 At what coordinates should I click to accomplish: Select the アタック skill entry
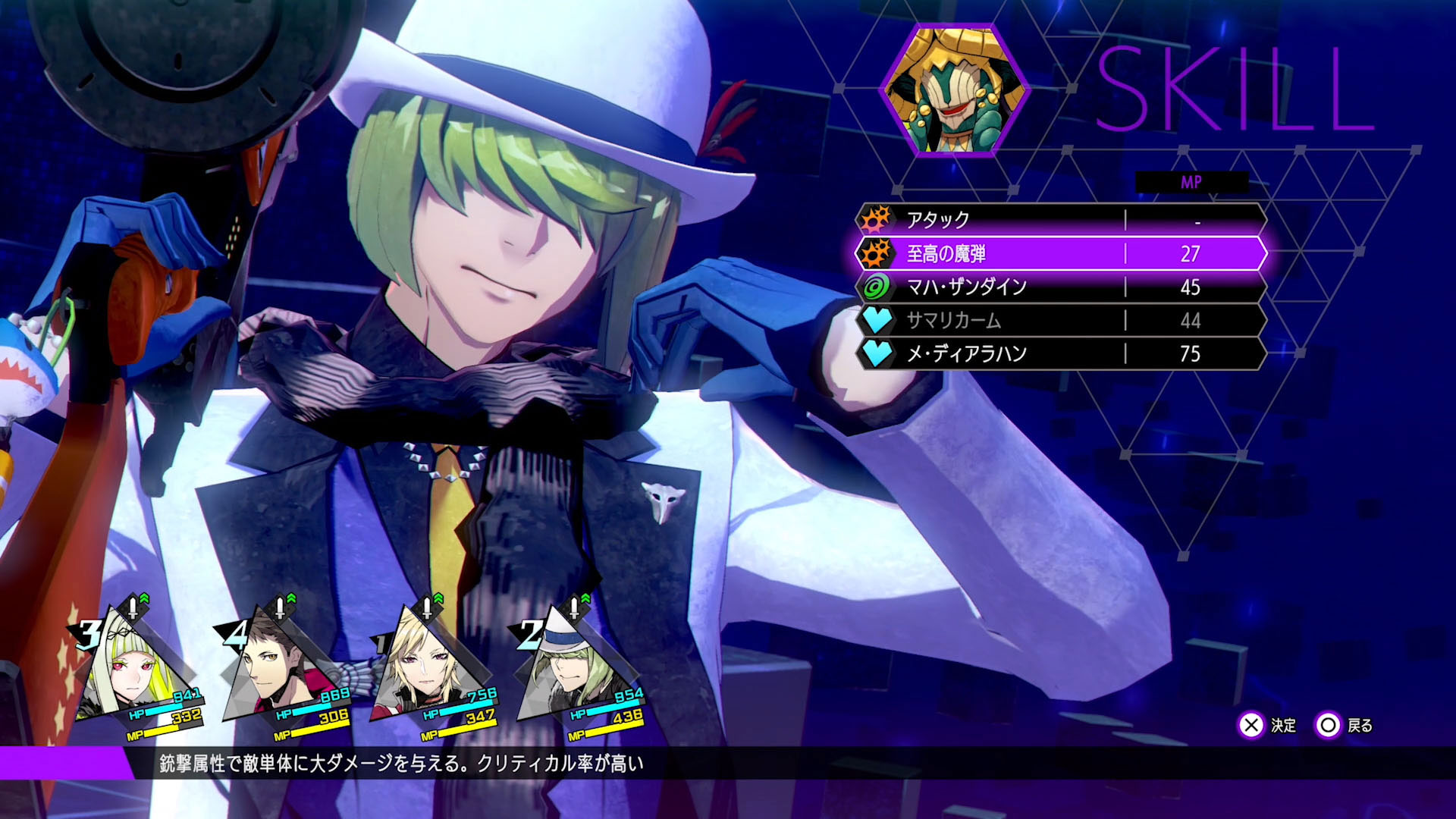(1060, 220)
